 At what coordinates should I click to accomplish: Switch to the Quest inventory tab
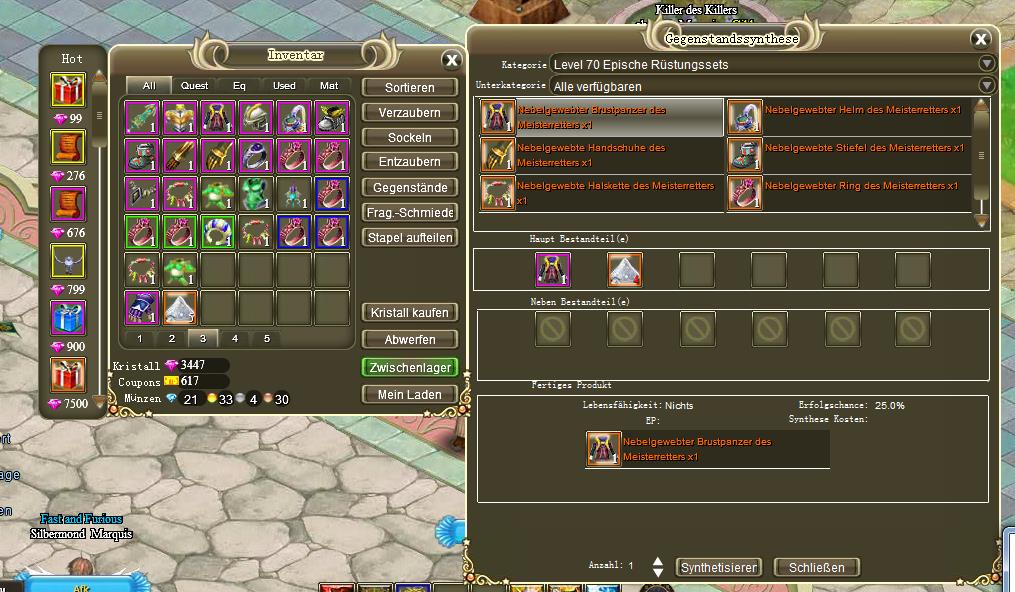point(194,86)
